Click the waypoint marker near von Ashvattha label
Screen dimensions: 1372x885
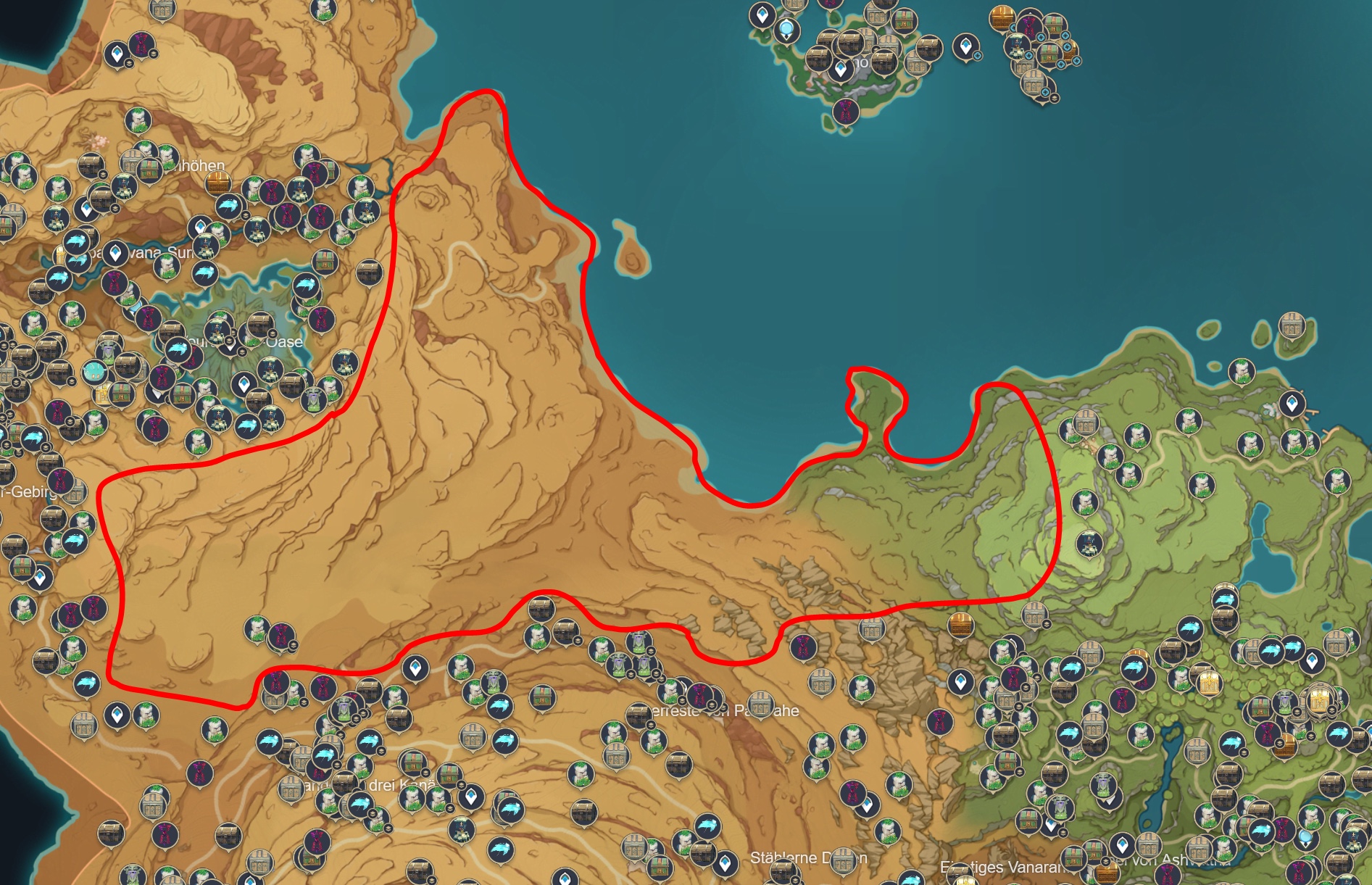click(1121, 844)
